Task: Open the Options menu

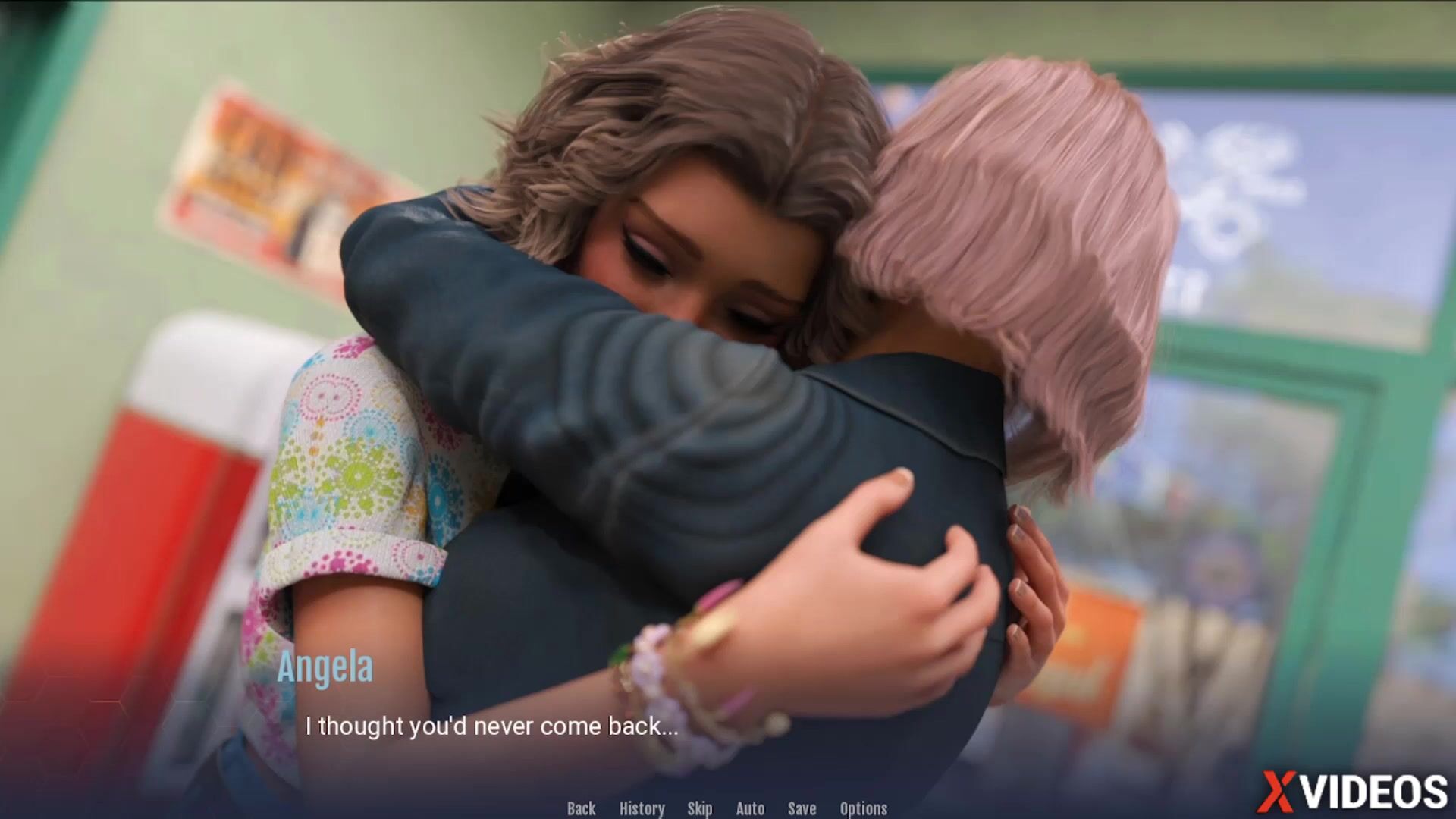Action: click(863, 808)
